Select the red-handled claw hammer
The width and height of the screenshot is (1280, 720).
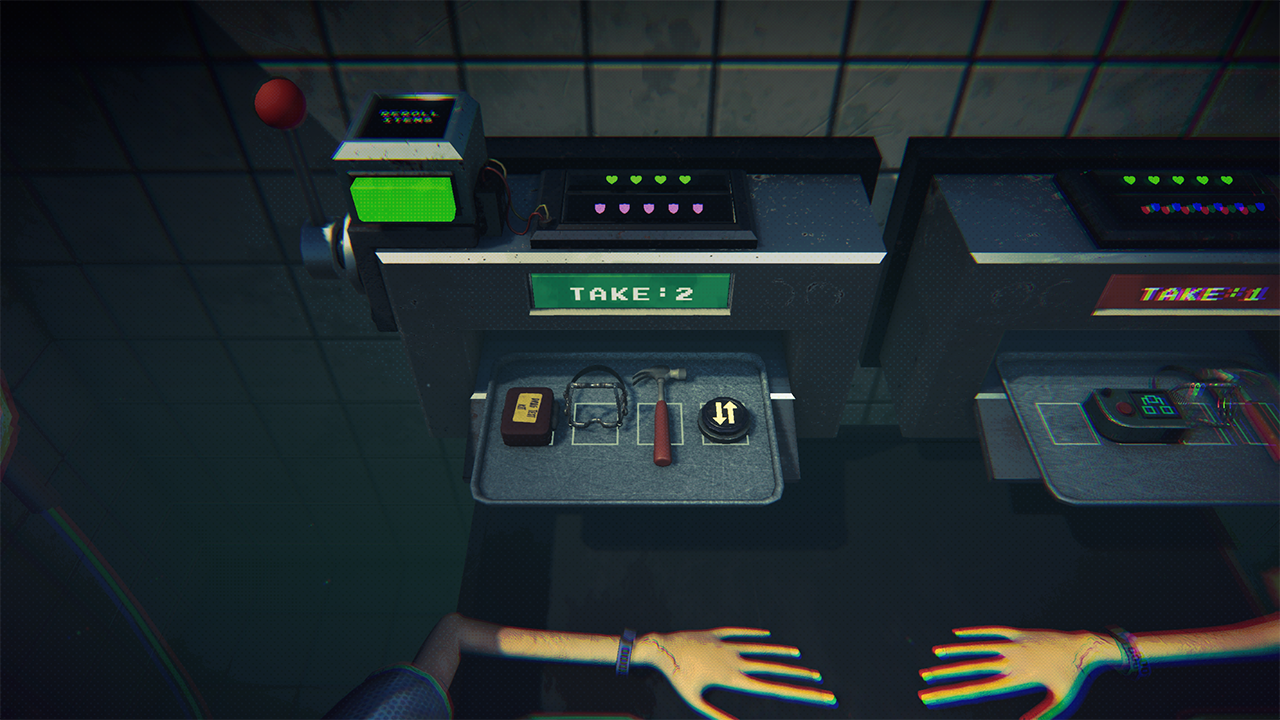[661, 415]
